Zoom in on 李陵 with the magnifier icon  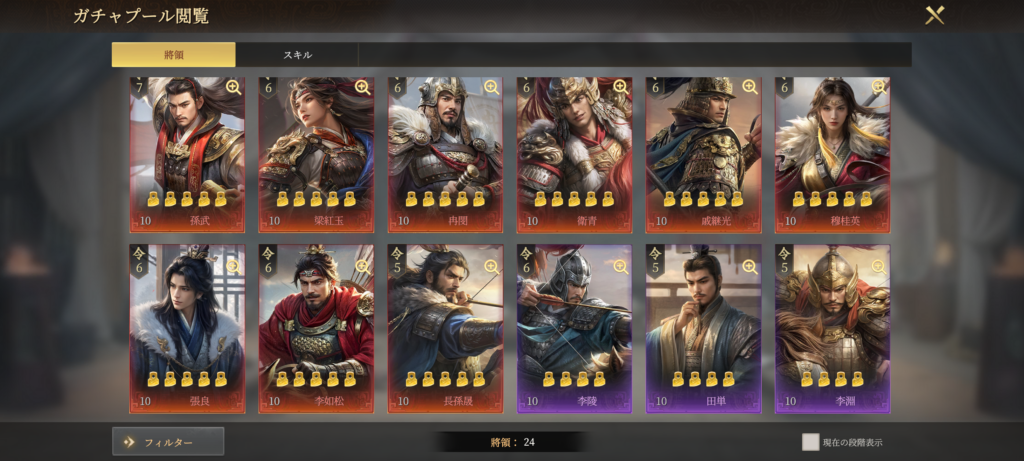pyautogui.click(x=620, y=266)
